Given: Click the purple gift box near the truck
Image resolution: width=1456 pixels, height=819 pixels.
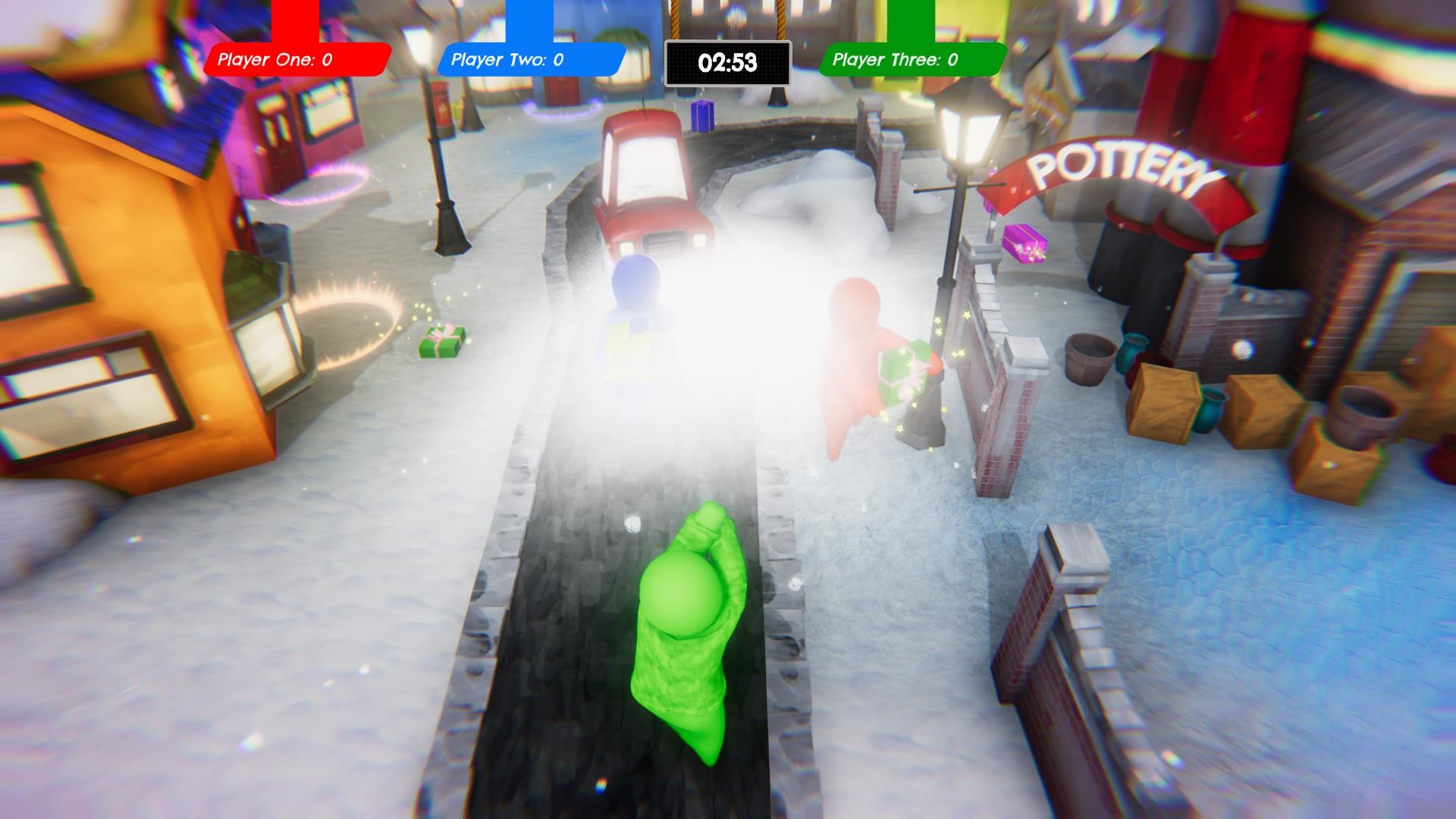Looking at the screenshot, I should coord(701,115).
